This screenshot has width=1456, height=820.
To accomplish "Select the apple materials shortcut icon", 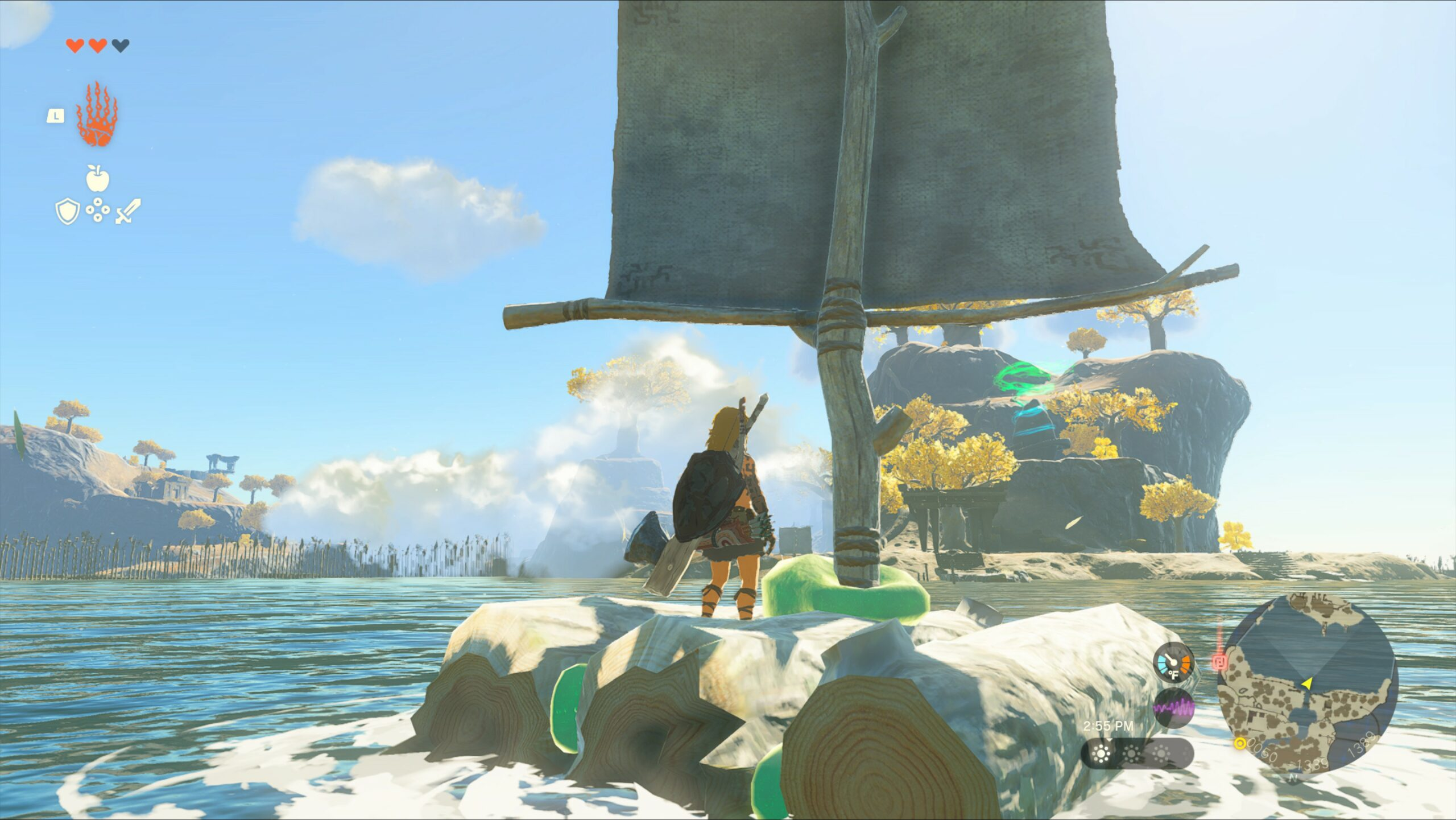I will 97,178.
